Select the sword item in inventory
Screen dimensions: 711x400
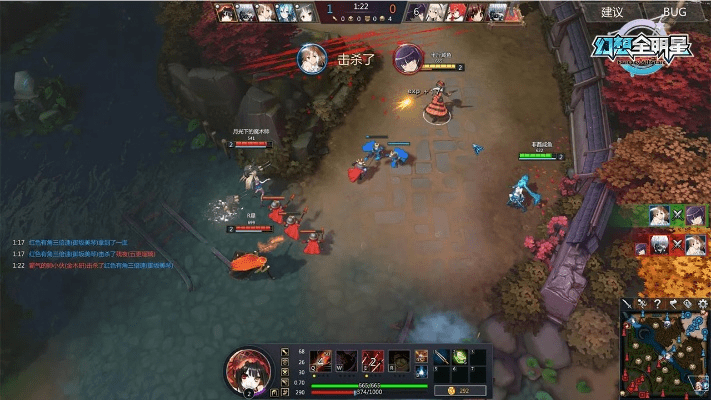(439, 356)
